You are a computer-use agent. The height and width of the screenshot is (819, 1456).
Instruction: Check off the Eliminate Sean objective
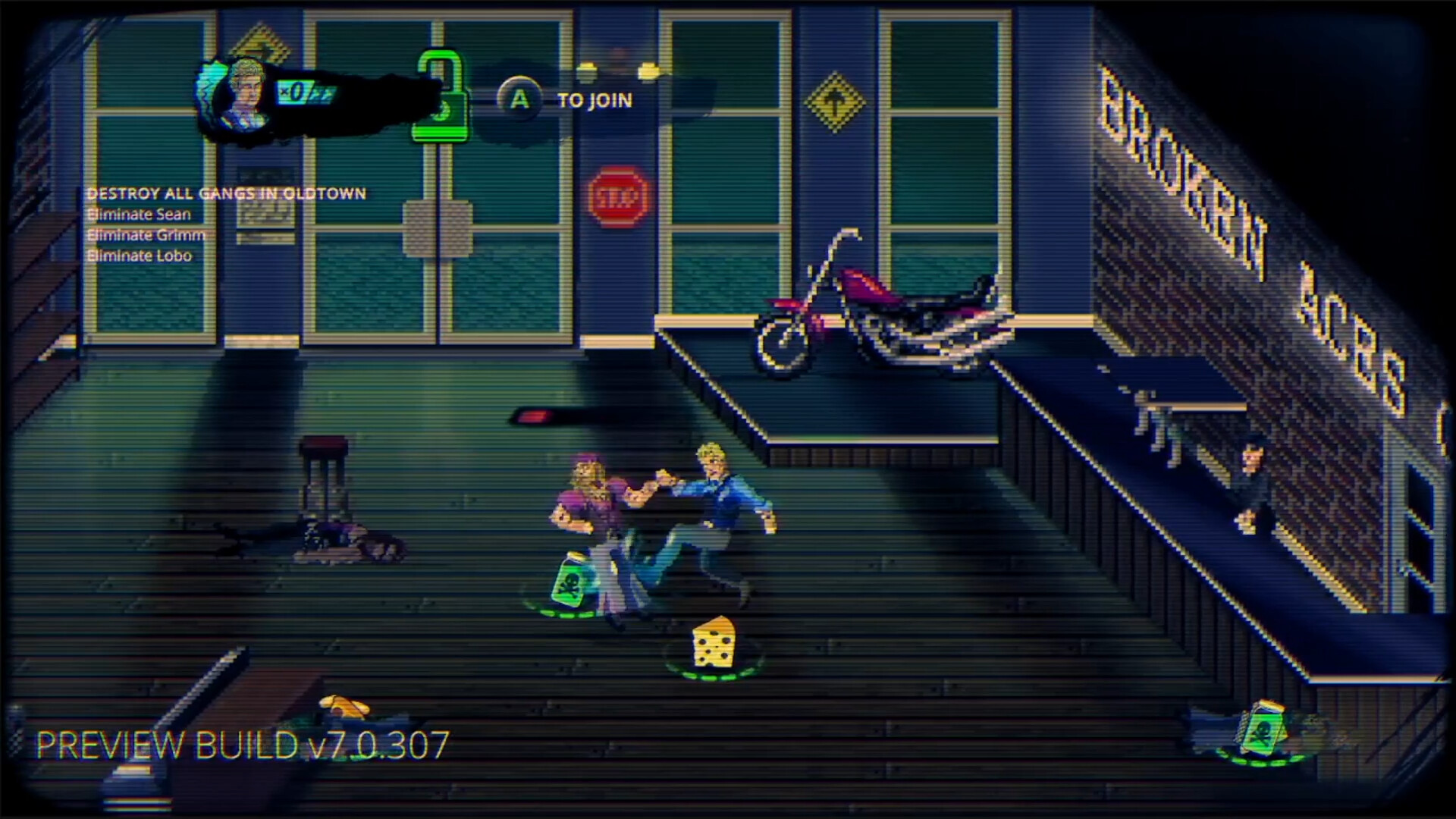(141, 215)
